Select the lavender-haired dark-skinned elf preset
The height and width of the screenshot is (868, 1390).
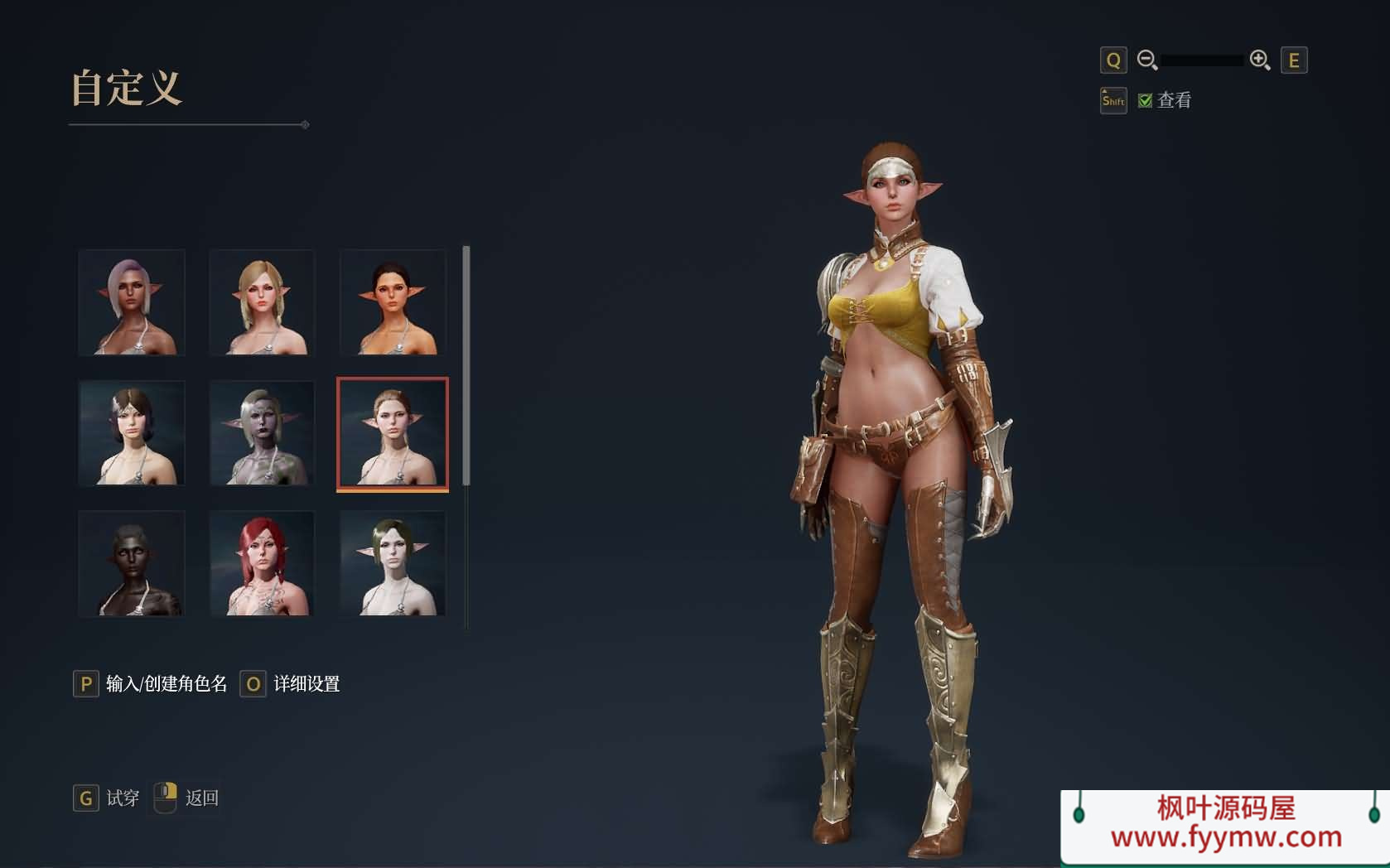(132, 302)
